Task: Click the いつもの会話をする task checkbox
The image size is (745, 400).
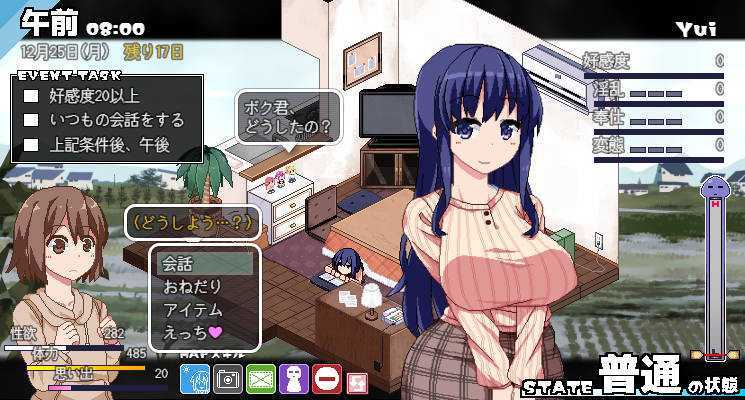Action: (31, 120)
